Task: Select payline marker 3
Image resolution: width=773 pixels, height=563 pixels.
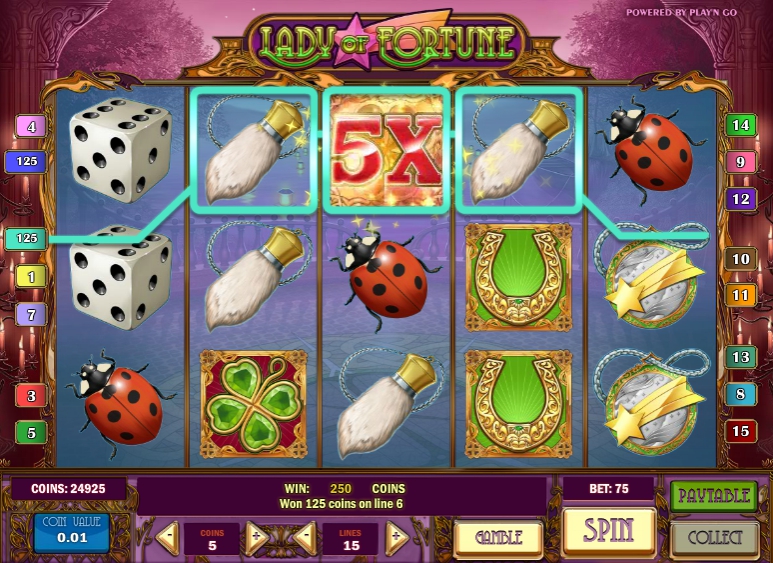Action: tap(31, 396)
